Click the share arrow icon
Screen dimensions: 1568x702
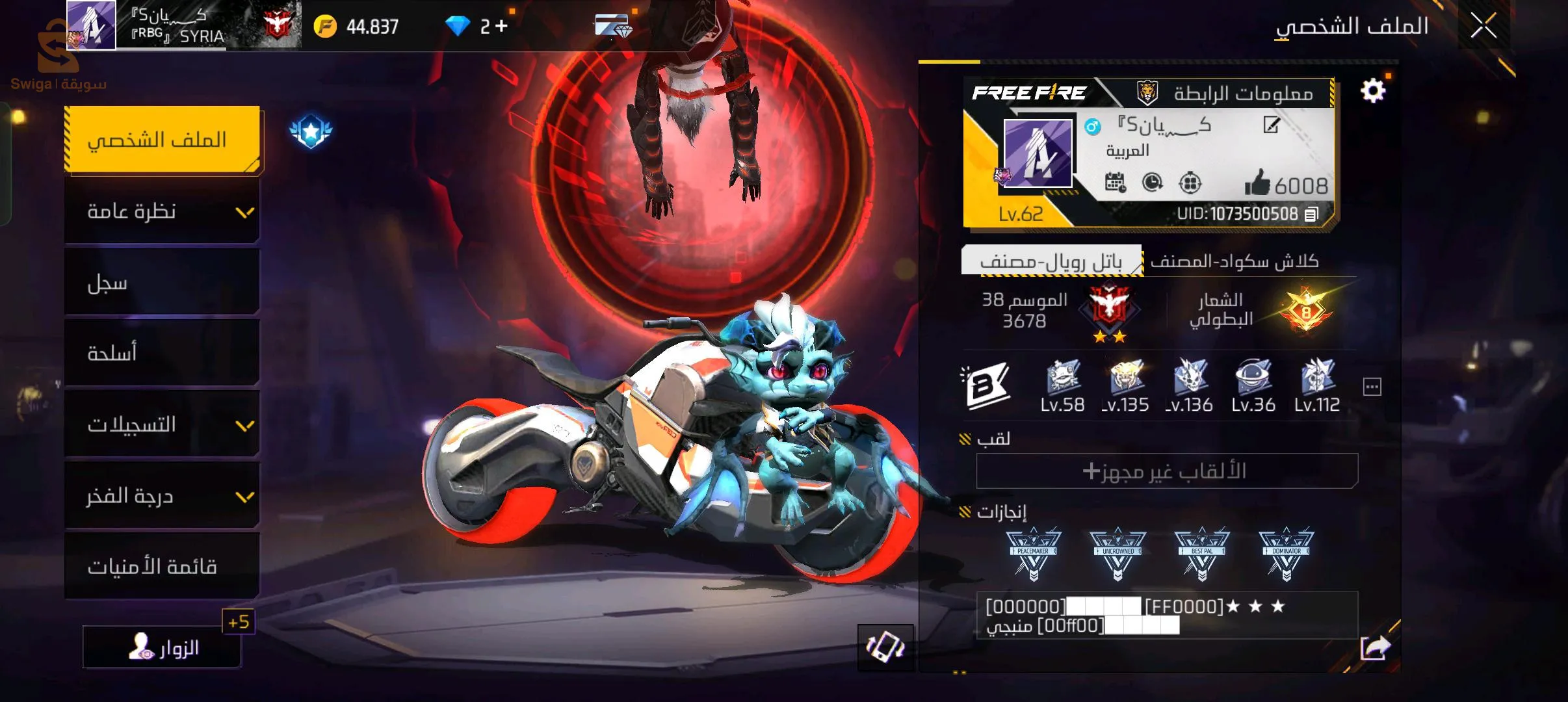(1374, 647)
